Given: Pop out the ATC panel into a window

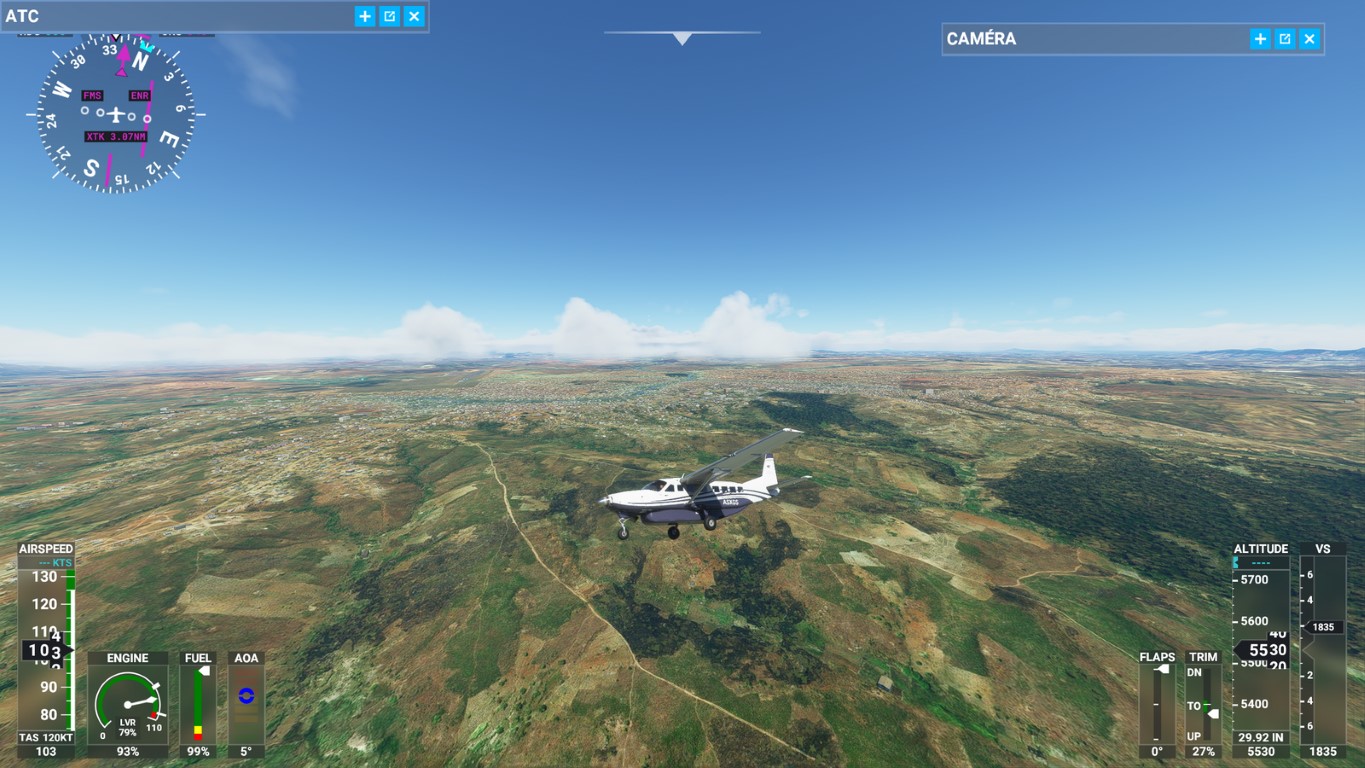Looking at the screenshot, I should 390,16.
